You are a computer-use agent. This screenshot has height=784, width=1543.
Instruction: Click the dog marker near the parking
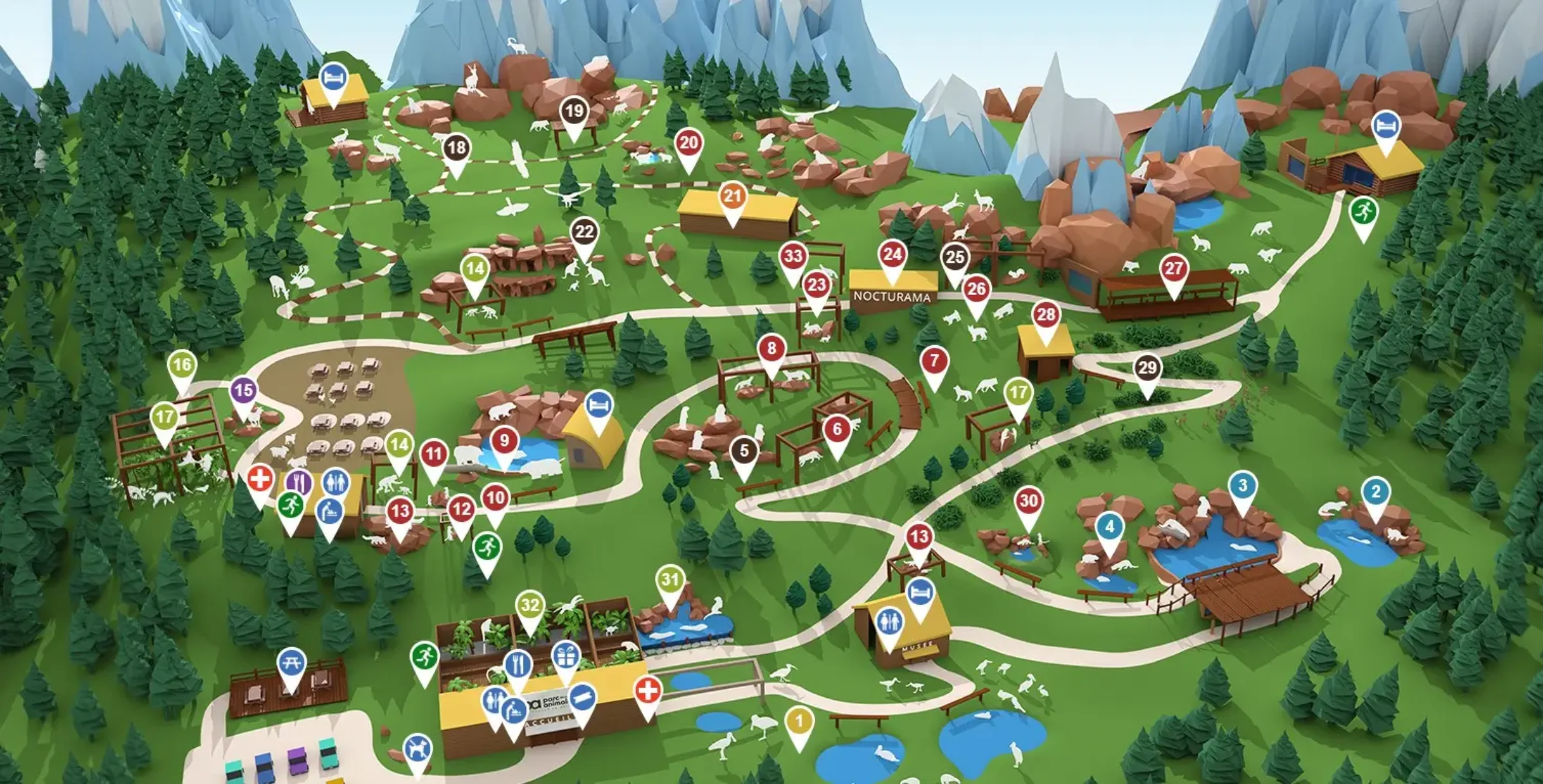(x=418, y=749)
